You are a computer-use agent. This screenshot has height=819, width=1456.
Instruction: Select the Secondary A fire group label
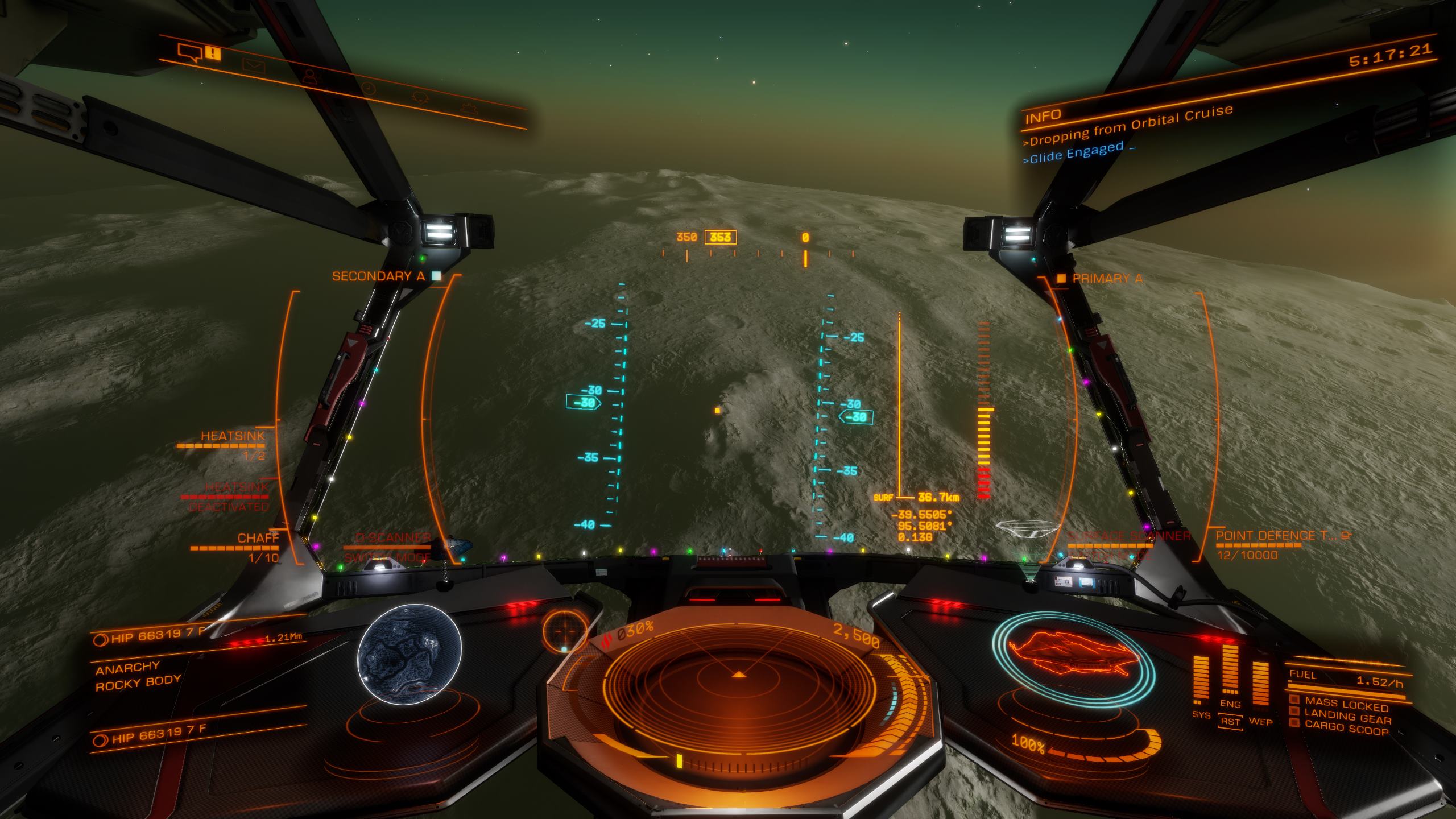[x=379, y=276]
